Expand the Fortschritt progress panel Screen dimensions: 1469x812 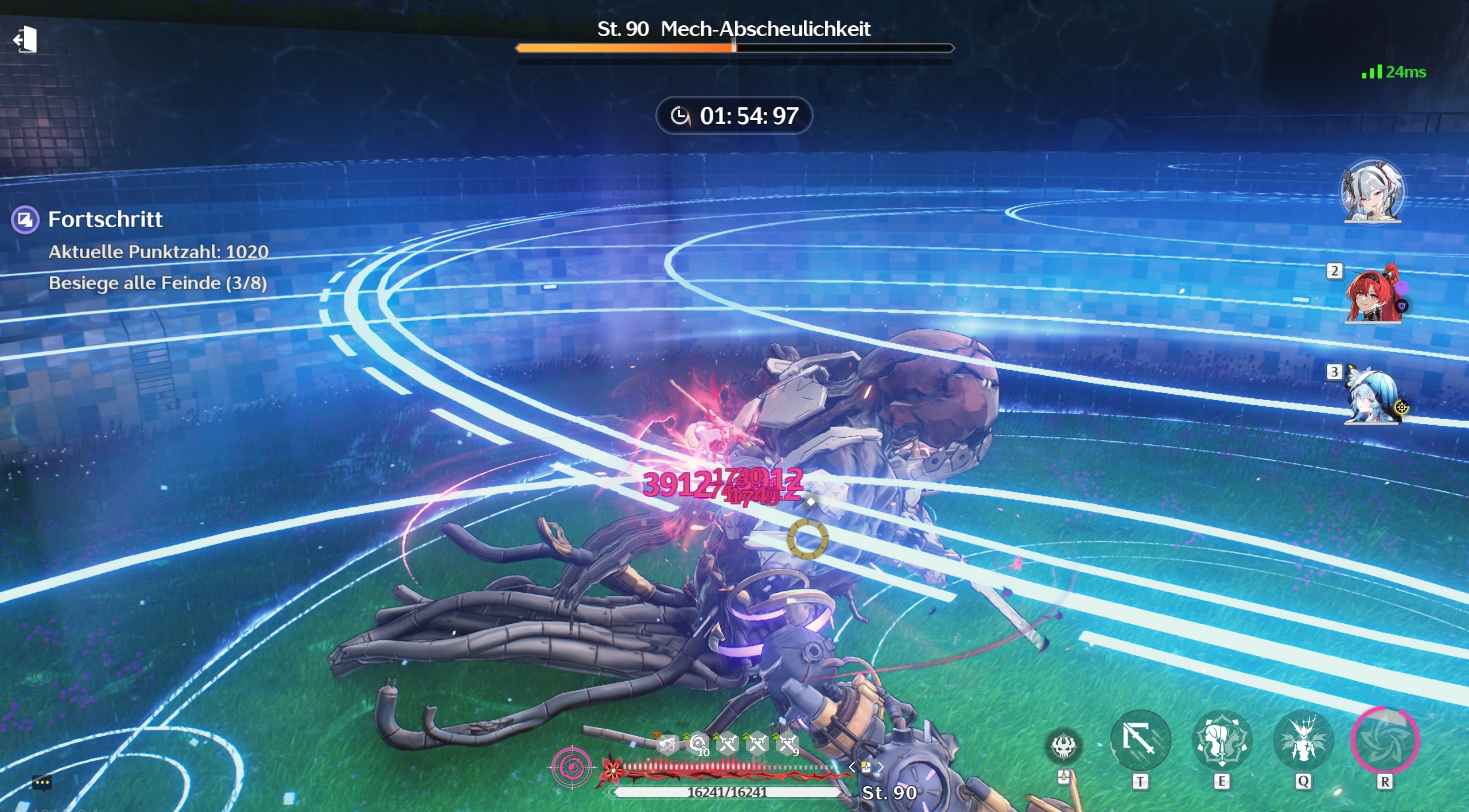104,220
